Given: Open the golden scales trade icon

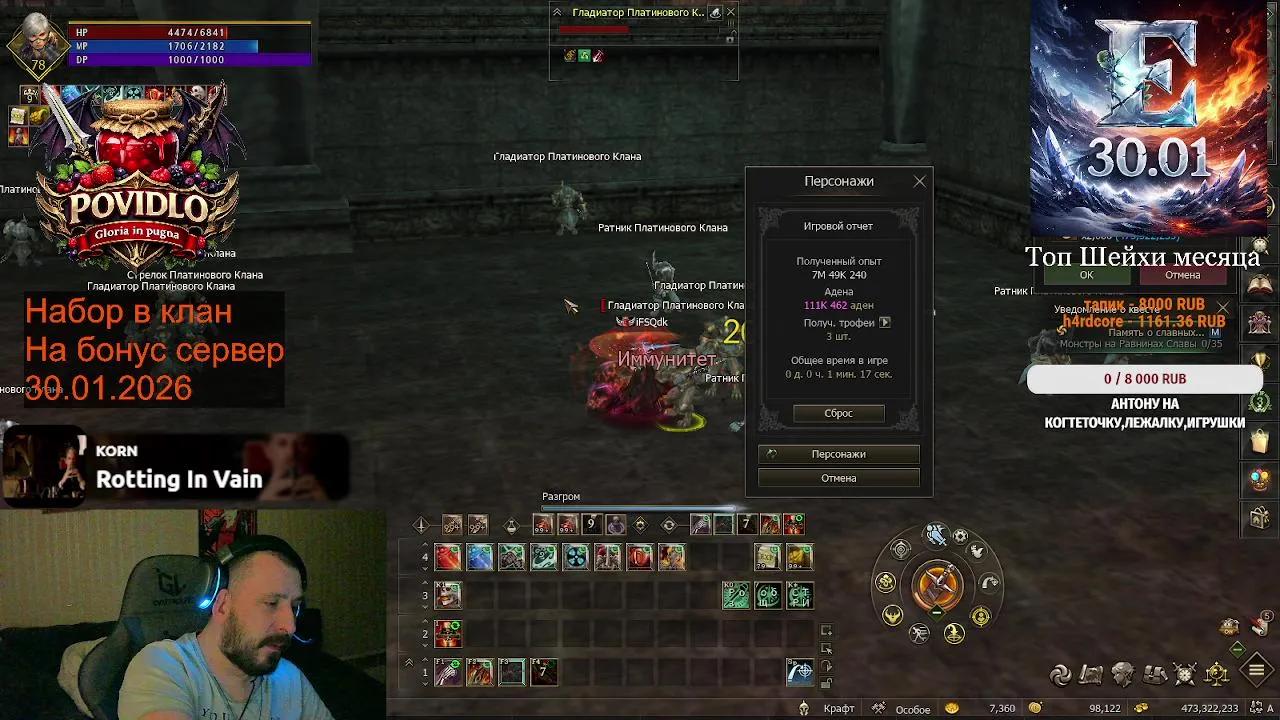Looking at the screenshot, I should tap(1216, 673).
